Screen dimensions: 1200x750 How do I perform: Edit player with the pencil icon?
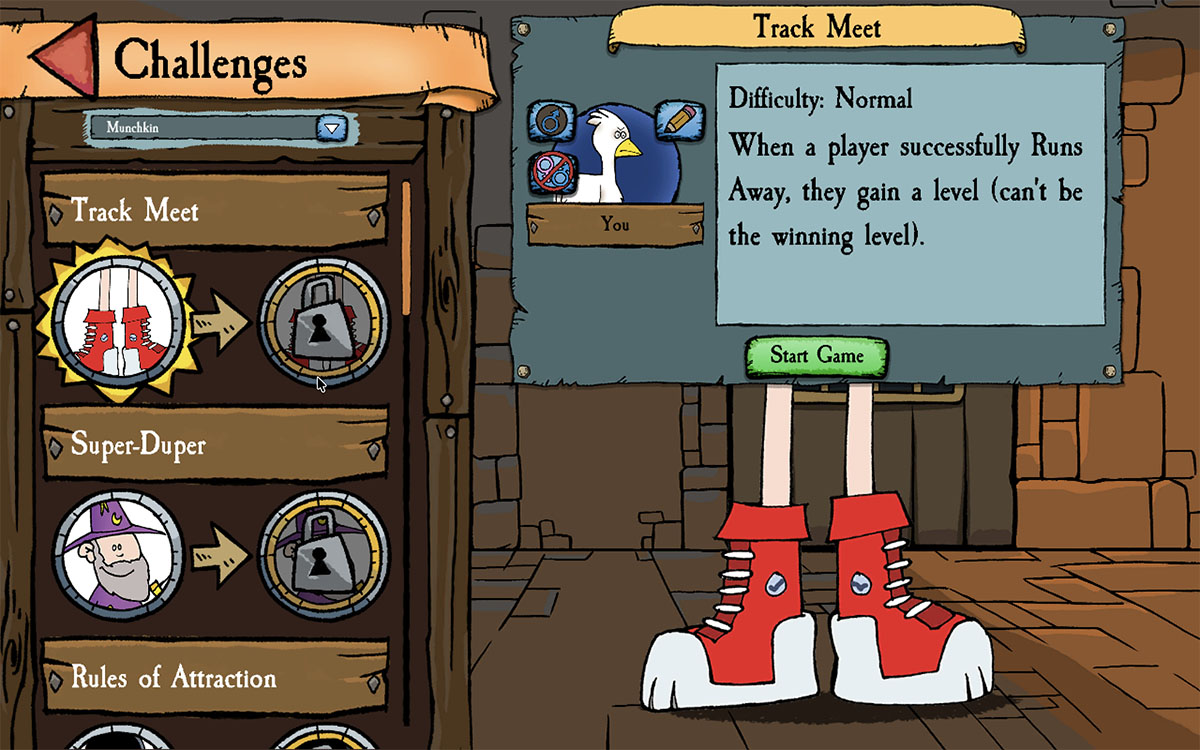677,120
